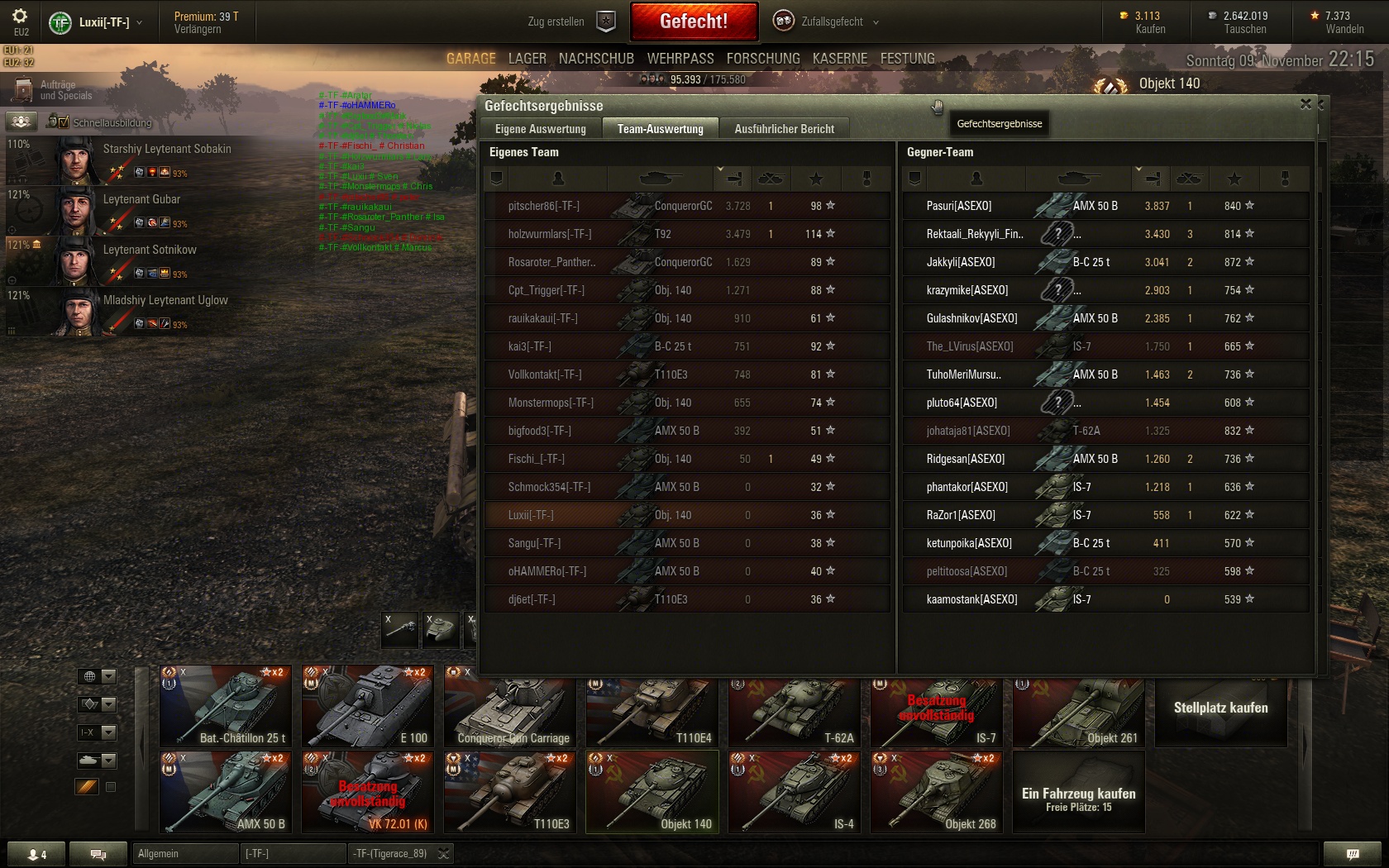The height and width of the screenshot is (868, 1389).
Task: Switch to the Eigene Auswertung tab
Action: pyautogui.click(x=541, y=129)
